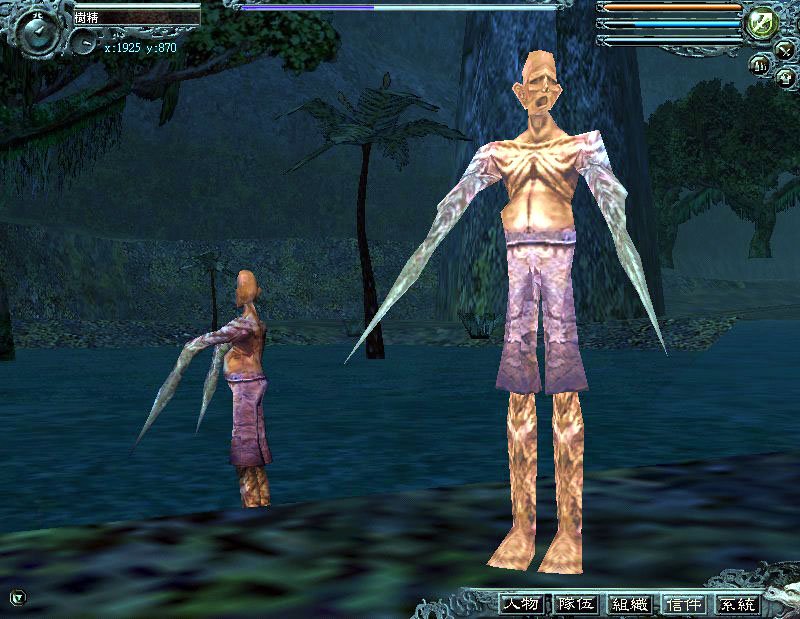Check the 信件 mail button

coord(685,604)
